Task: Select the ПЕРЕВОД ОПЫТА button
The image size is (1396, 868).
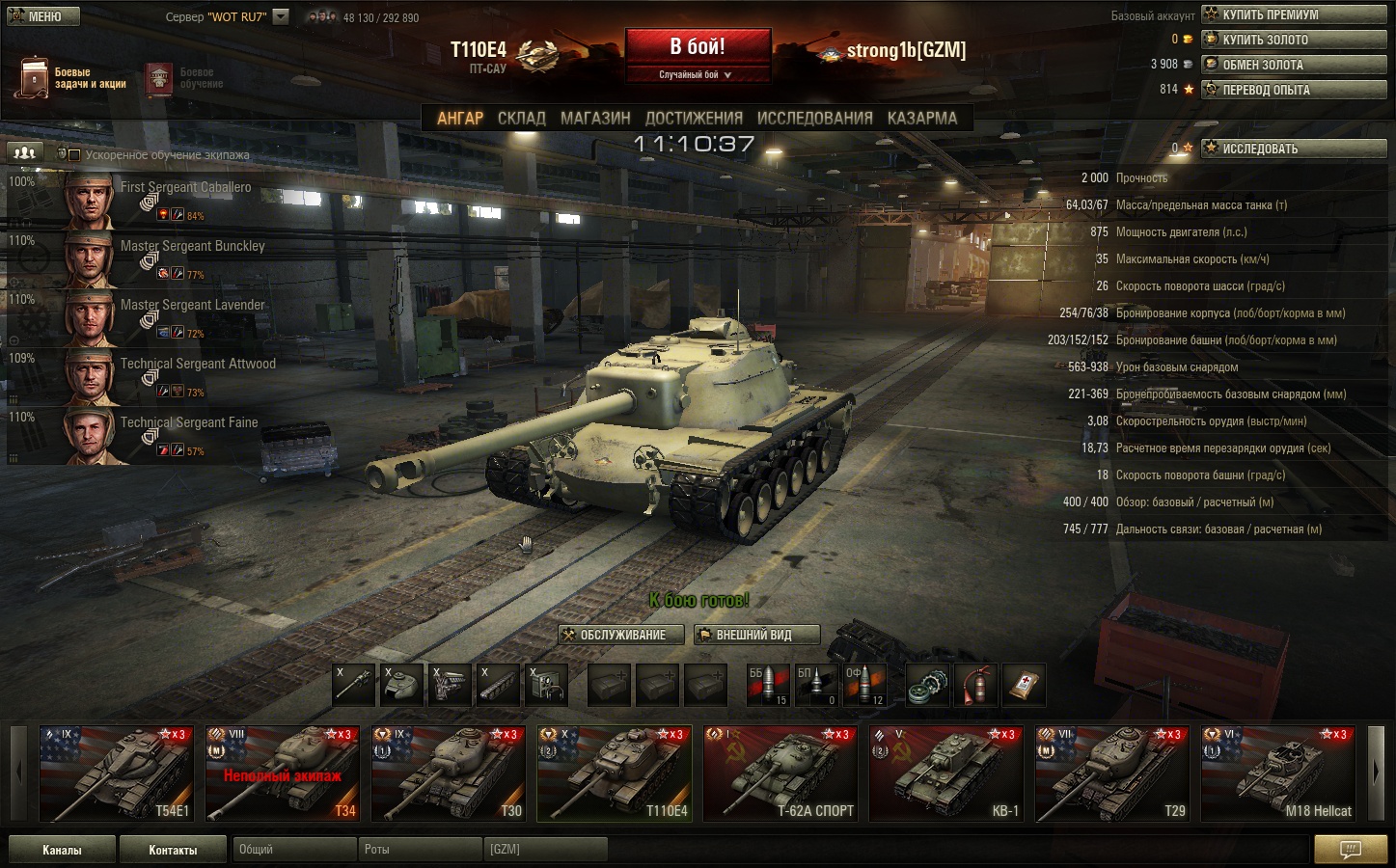Action: pyautogui.click(x=1292, y=90)
